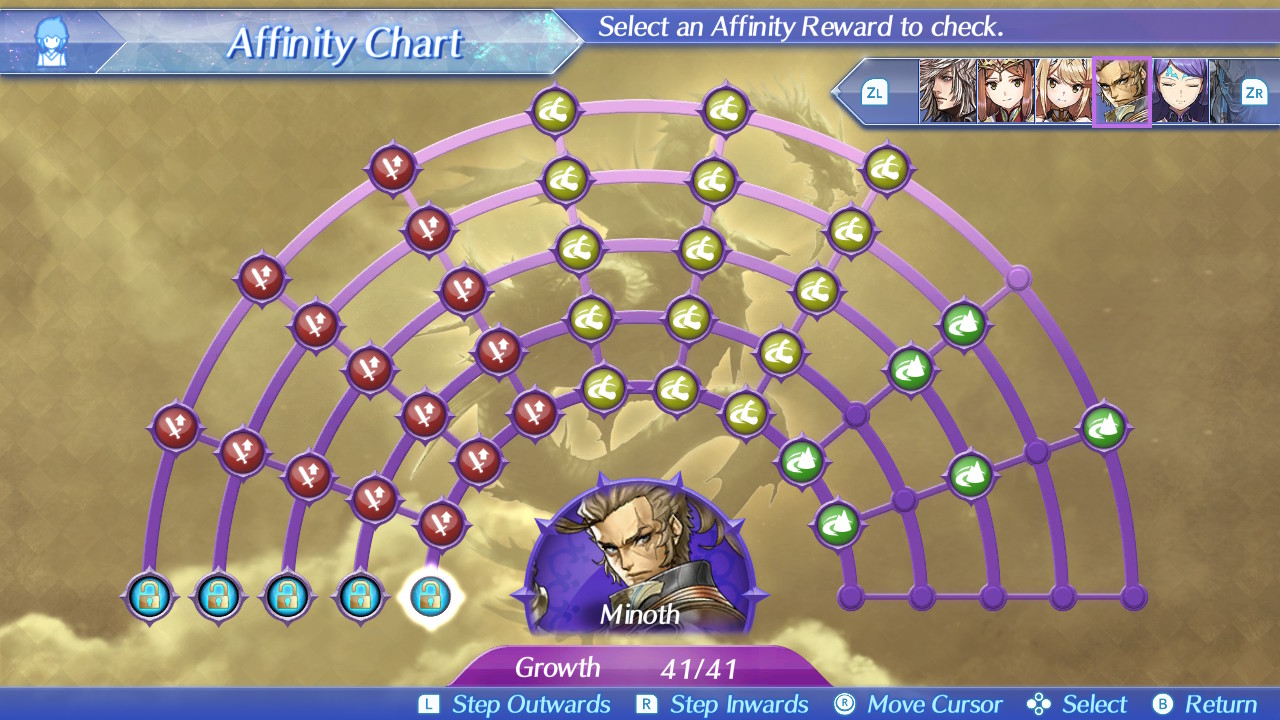Switch to Brighid's purple-haired portrait

(1180, 91)
